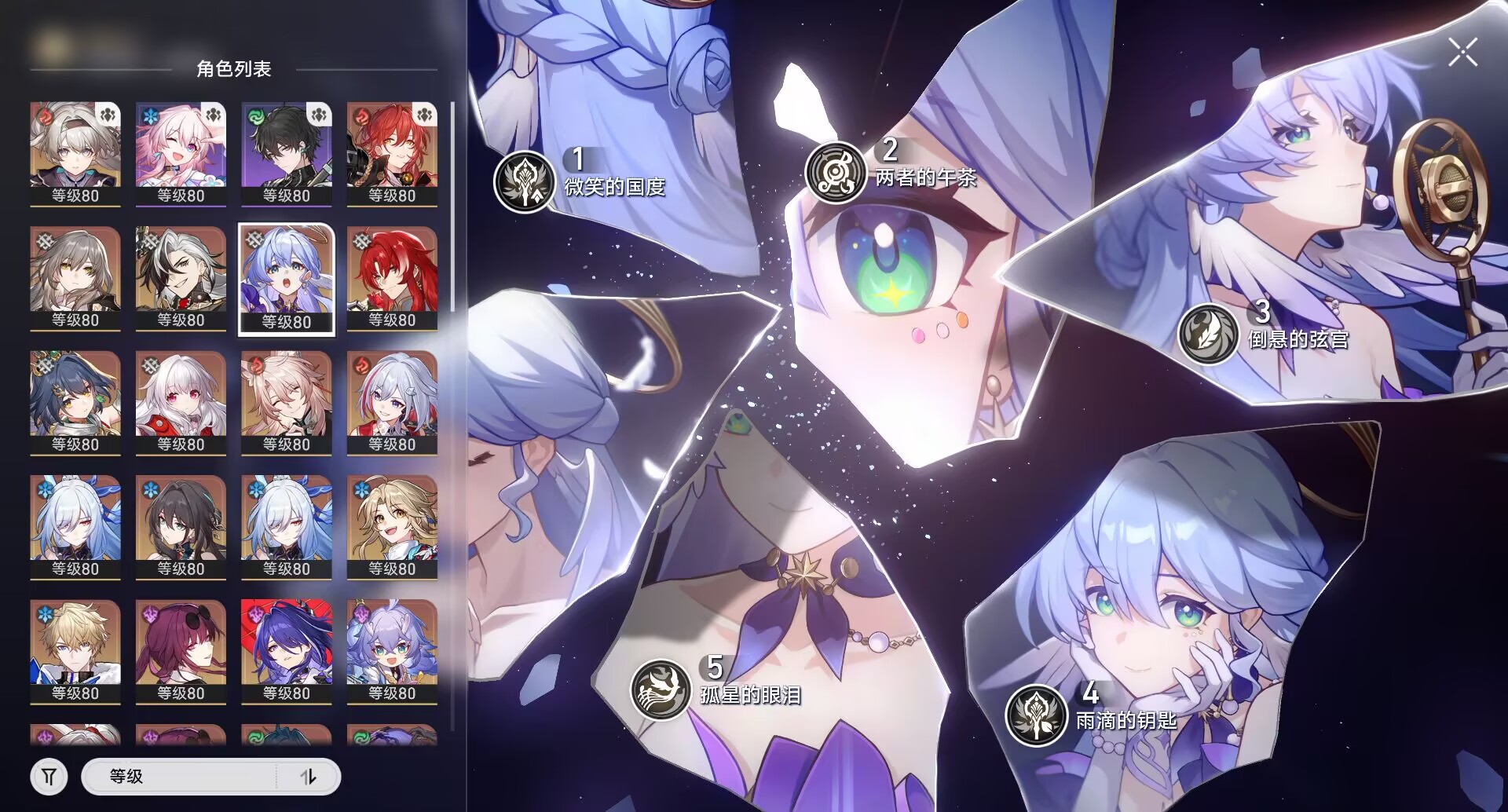The image size is (1508, 812).
Task: Select Eidolon 2 两者的午茶
Action: point(835,172)
